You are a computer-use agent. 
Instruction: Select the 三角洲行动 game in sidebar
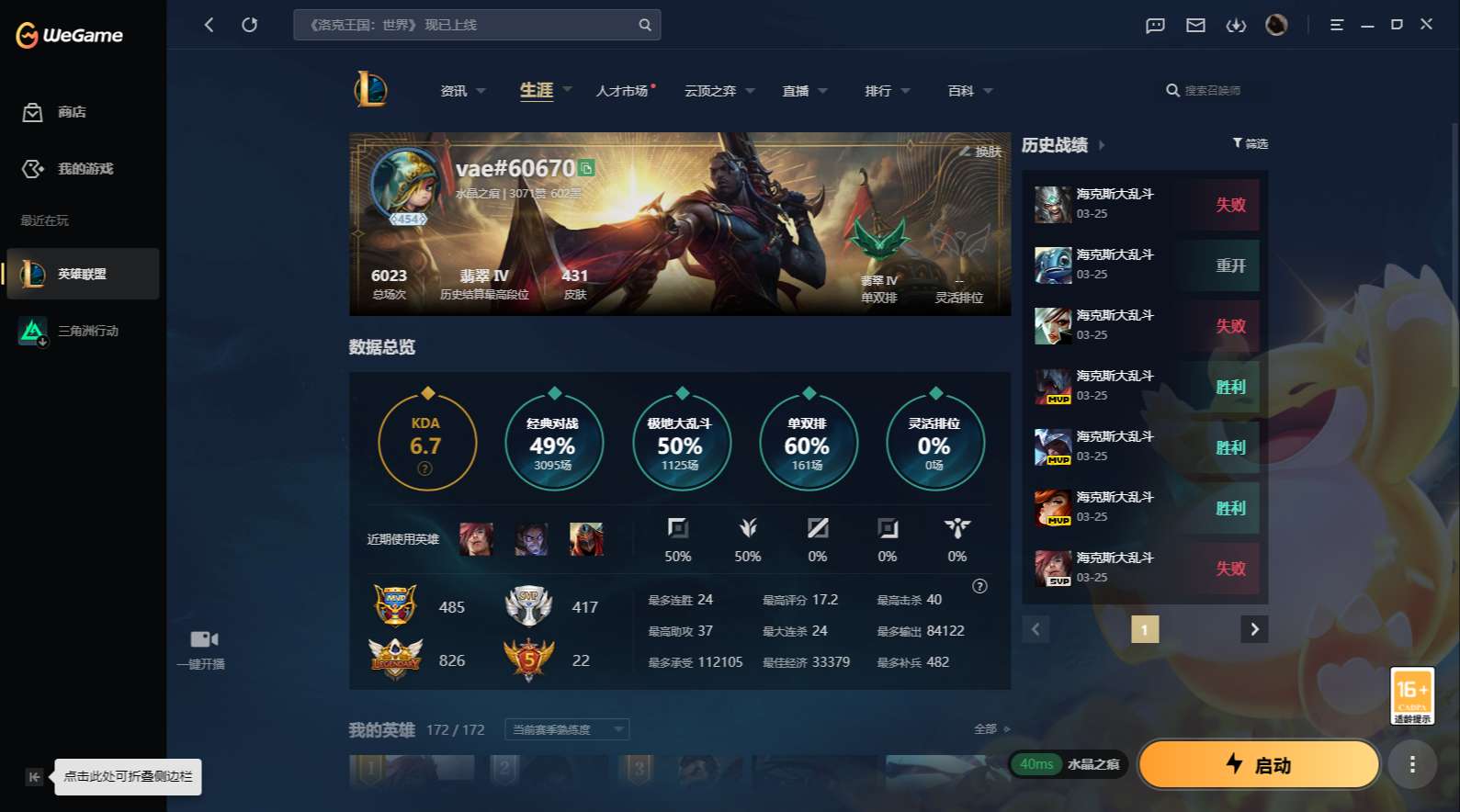83,331
